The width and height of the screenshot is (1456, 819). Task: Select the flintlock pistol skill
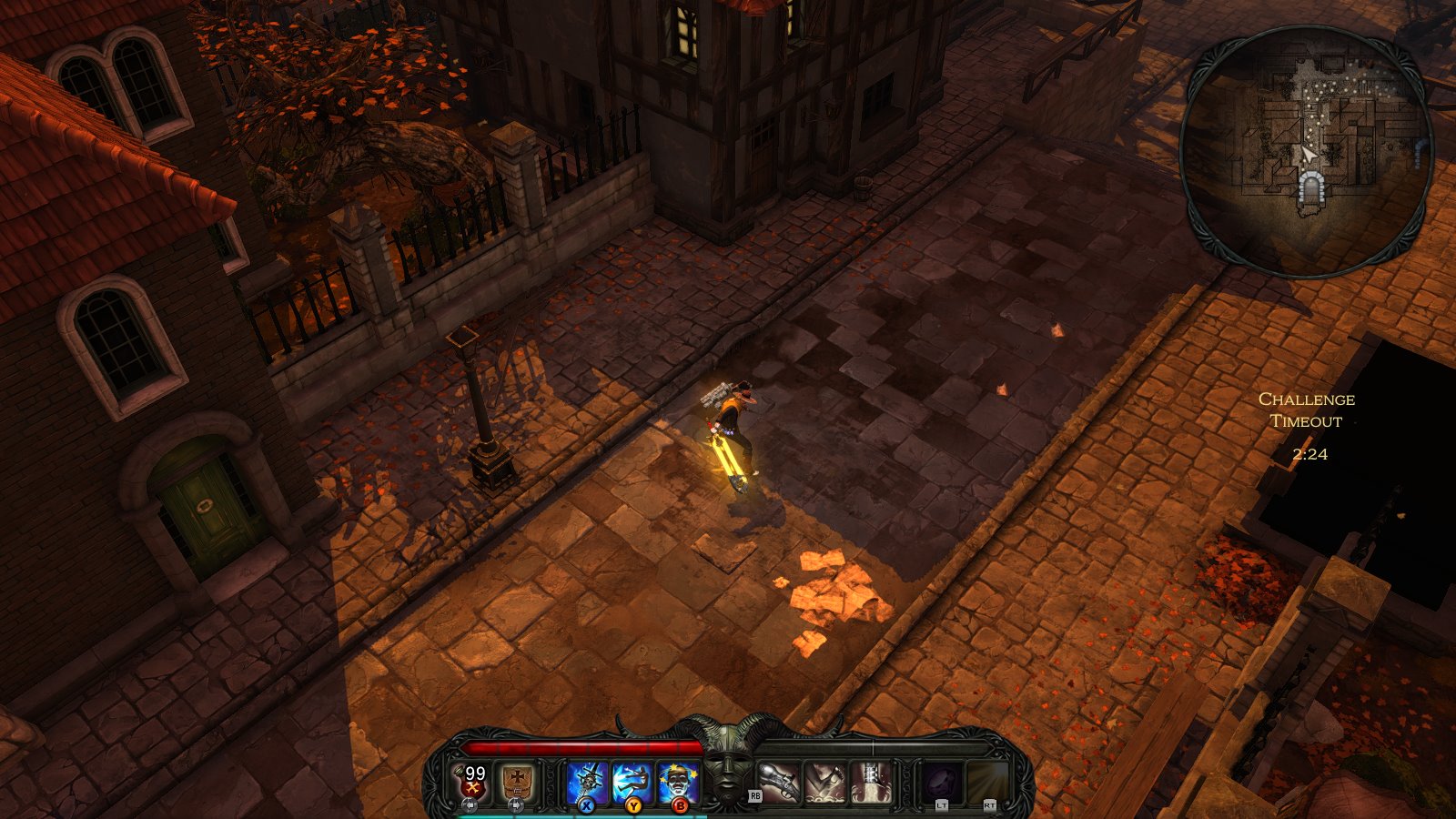click(780, 782)
